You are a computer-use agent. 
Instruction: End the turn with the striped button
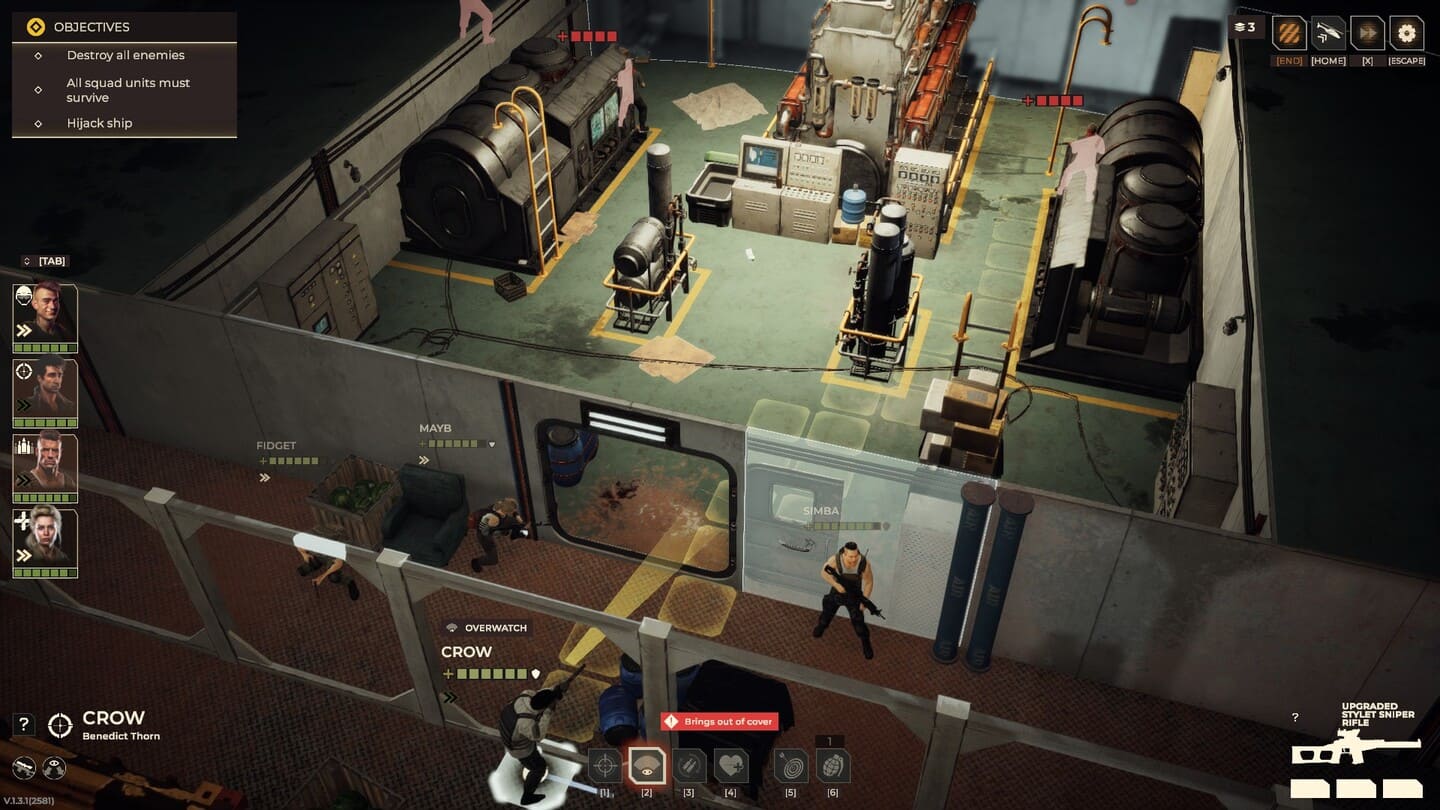(x=1288, y=33)
